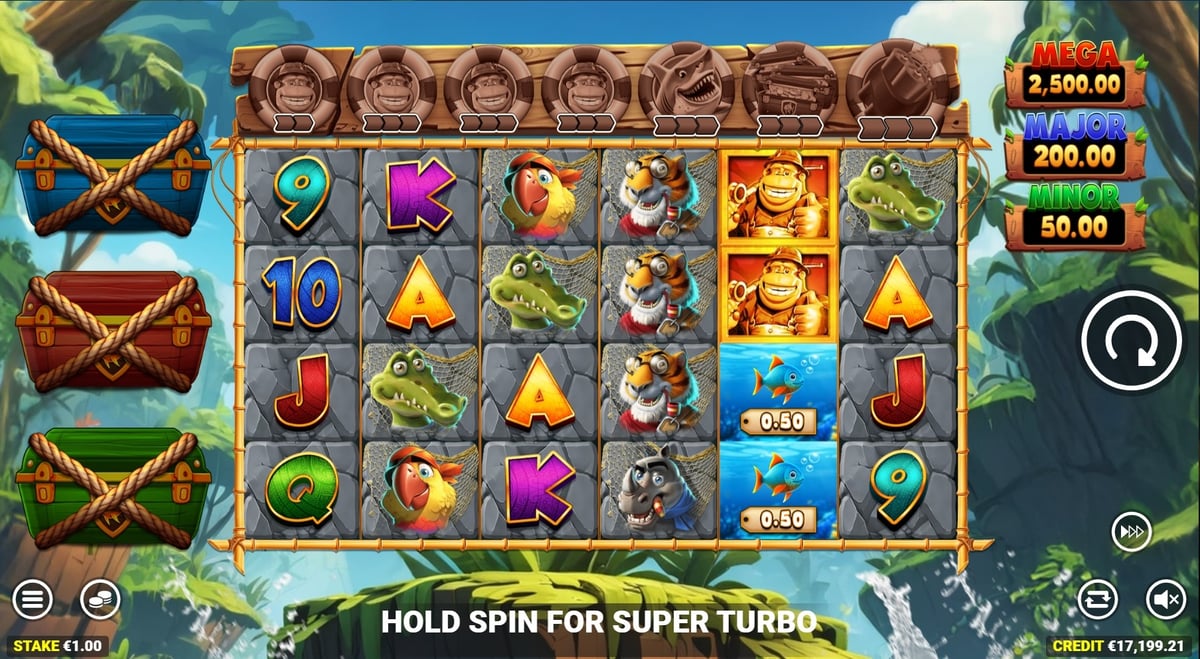The height and width of the screenshot is (659, 1200).
Task: Toggle the muted sound speaker icon
Action: pyautogui.click(x=1165, y=600)
